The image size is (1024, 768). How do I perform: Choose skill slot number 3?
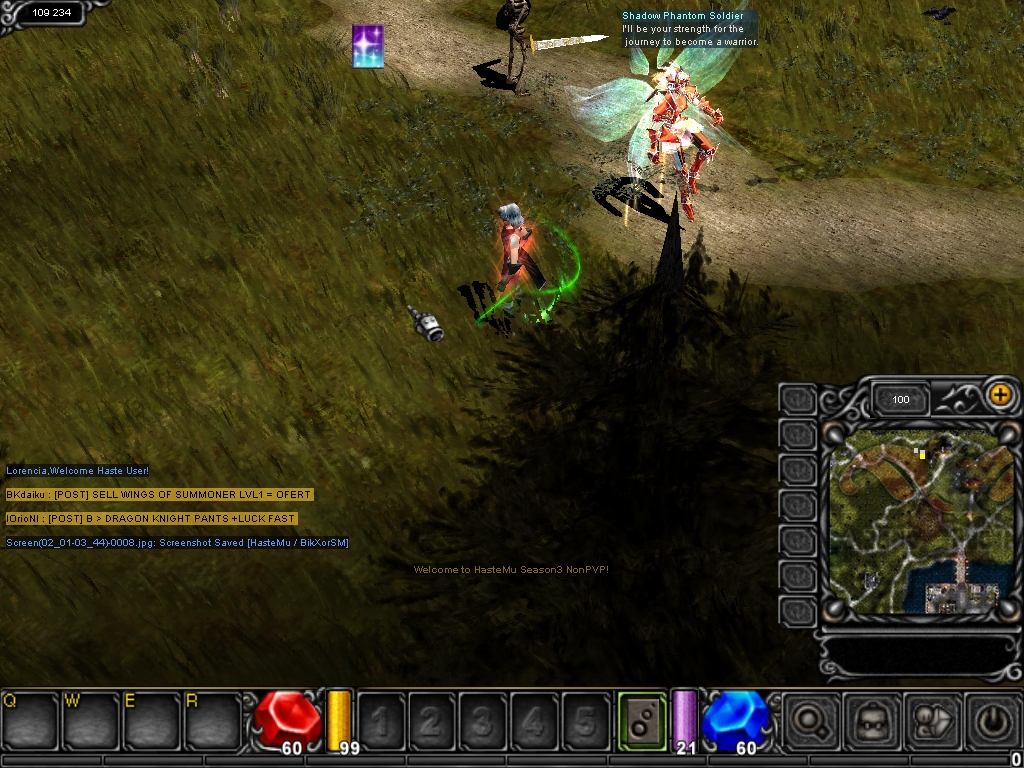tap(483, 720)
